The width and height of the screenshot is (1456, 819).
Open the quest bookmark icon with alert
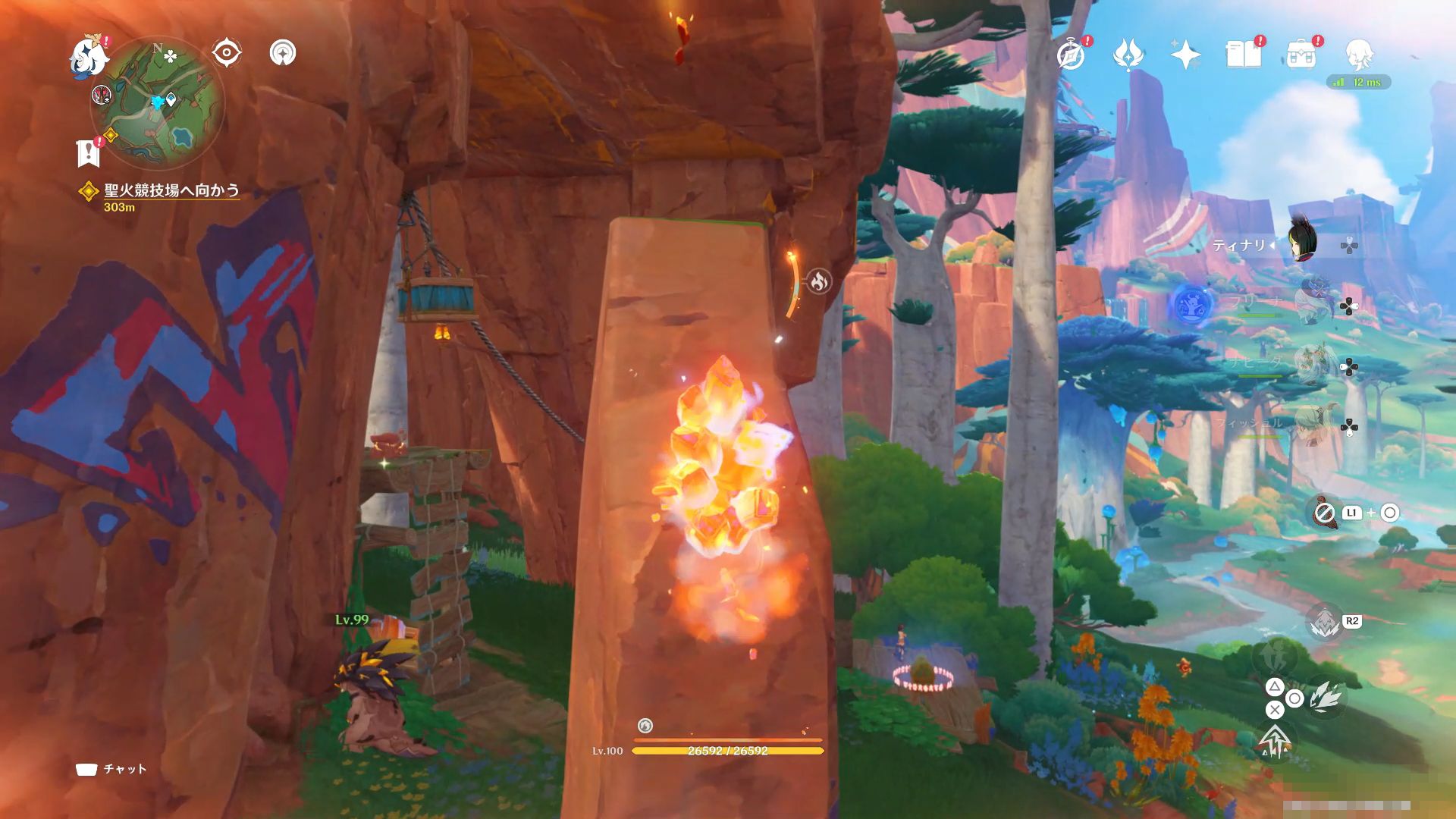point(89,152)
